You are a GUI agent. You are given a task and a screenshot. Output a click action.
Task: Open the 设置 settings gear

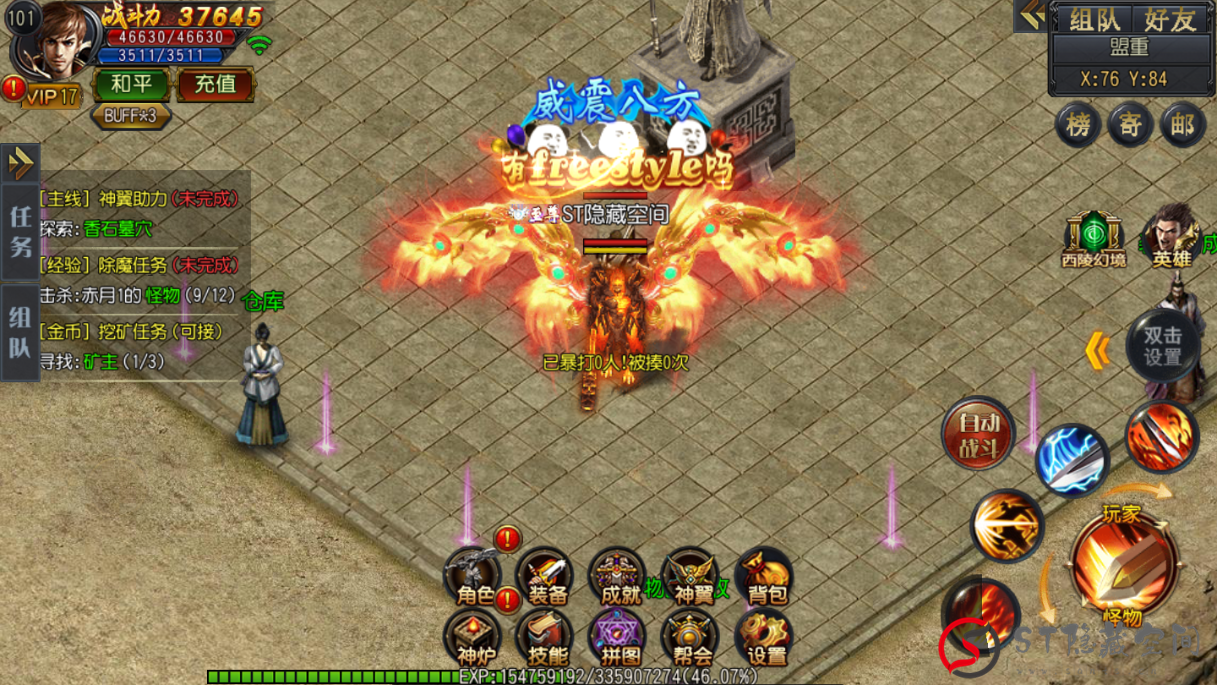click(x=765, y=640)
